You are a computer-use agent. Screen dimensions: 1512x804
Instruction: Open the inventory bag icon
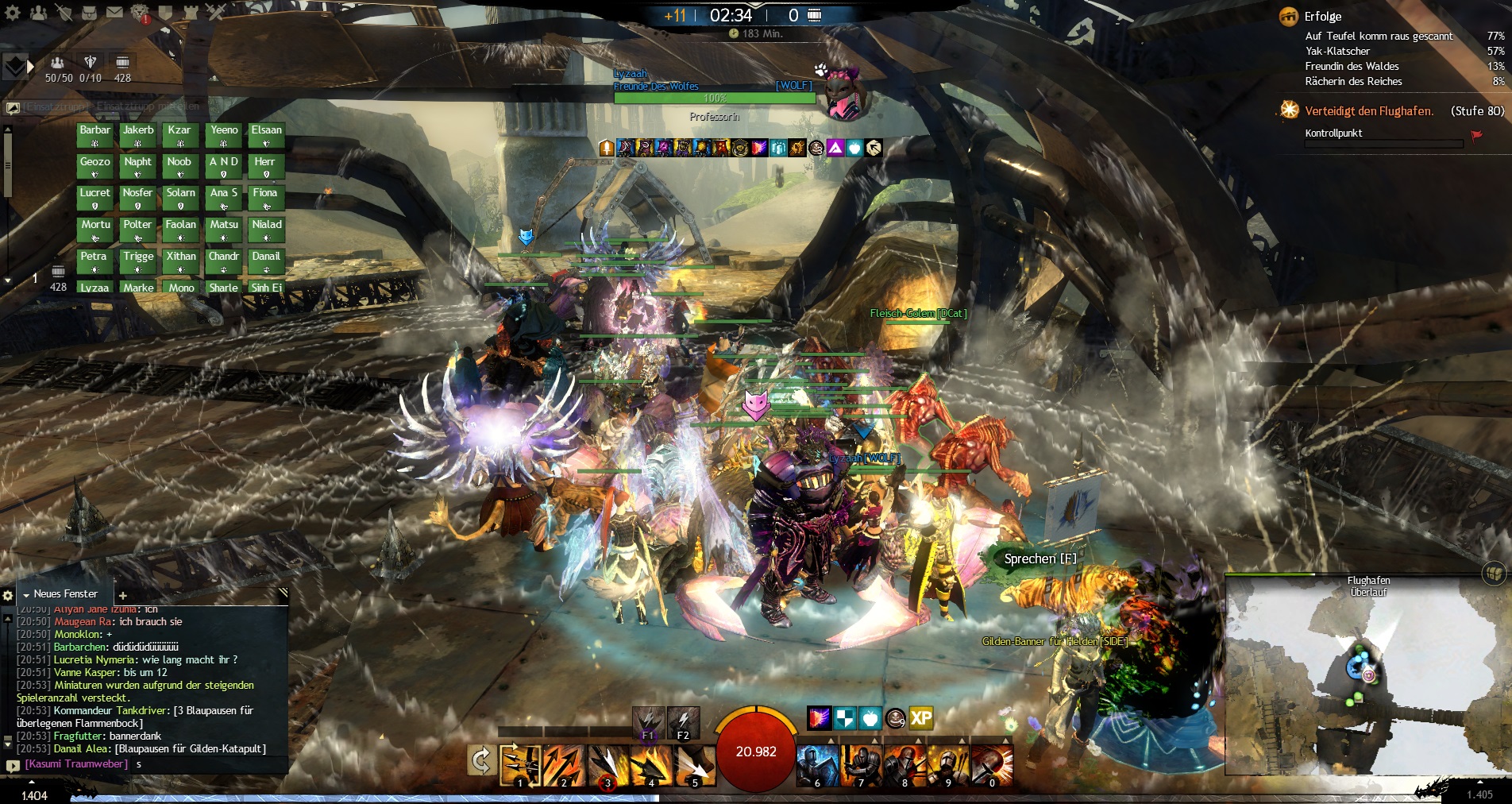coord(89,13)
